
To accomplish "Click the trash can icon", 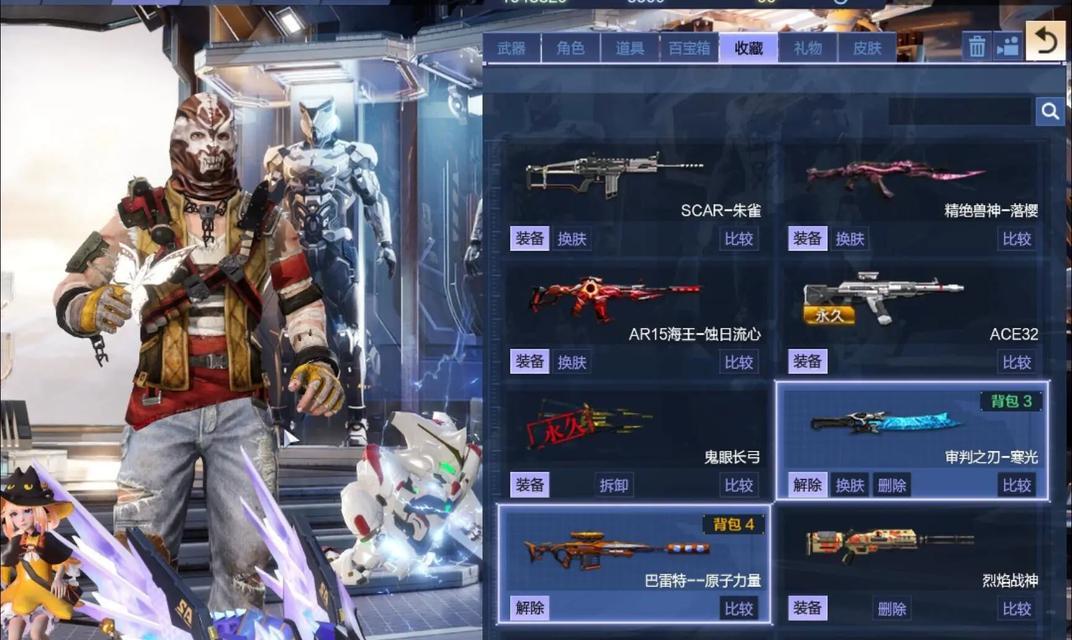I will click(977, 46).
